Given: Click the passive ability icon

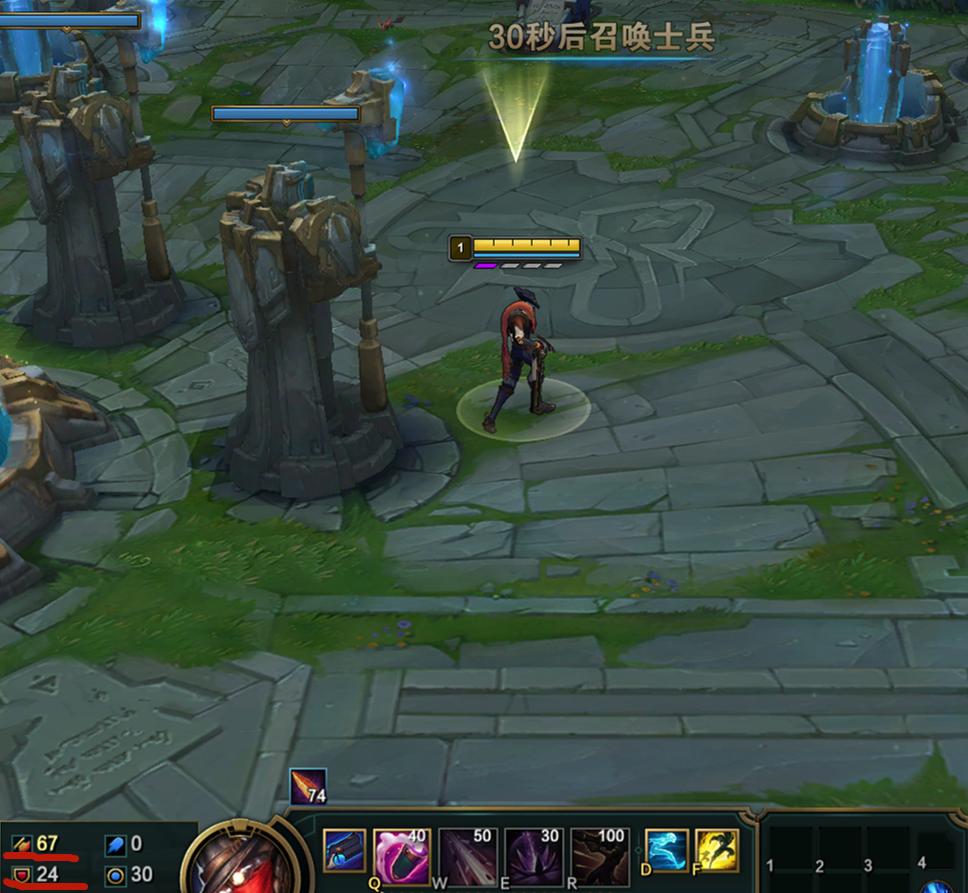Looking at the screenshot, I should pyautogui.click(x=343, y=851).
